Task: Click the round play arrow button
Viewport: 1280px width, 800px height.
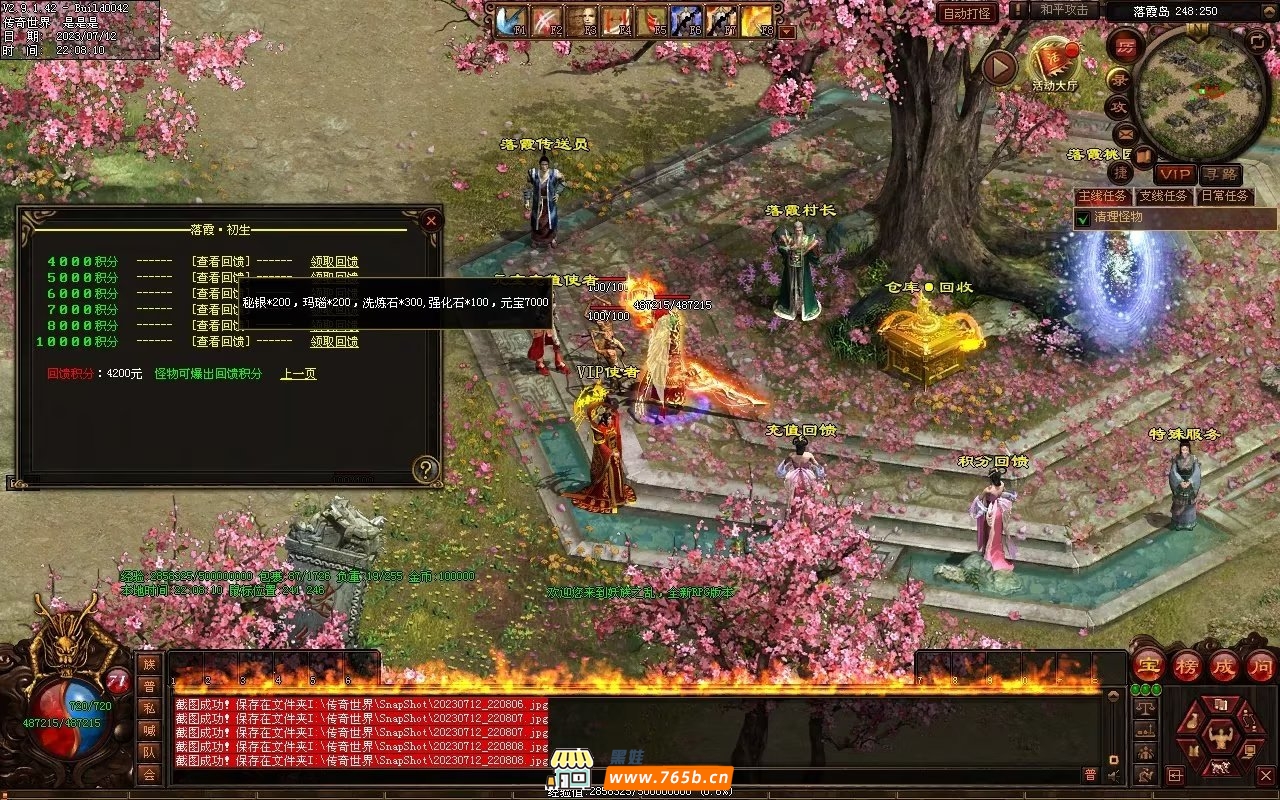Action: pos(998,68)
